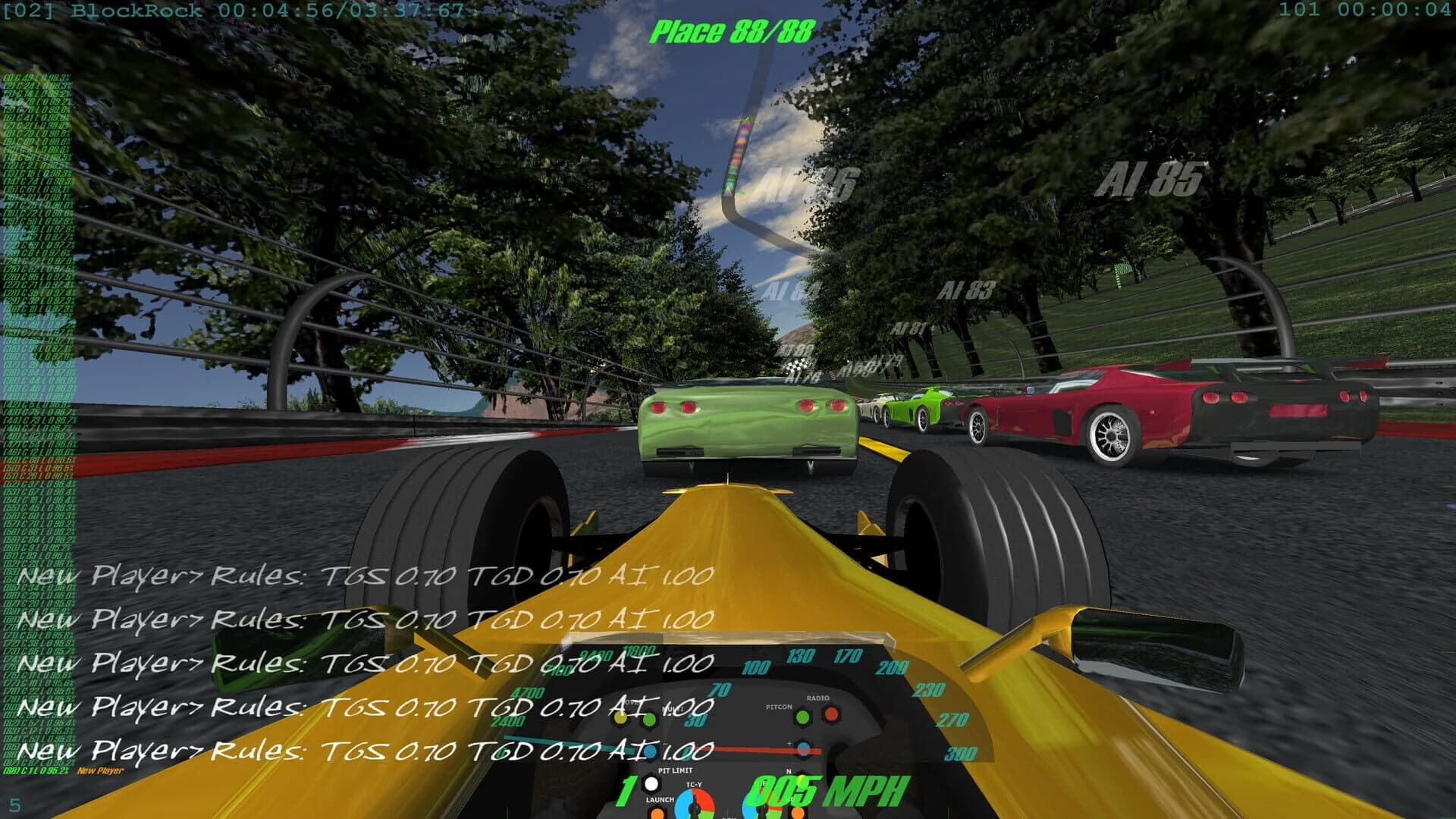Screen dimensions: 1456x819
Task: Toggle the green PITCON button
Action: click(x=801, y=718)
